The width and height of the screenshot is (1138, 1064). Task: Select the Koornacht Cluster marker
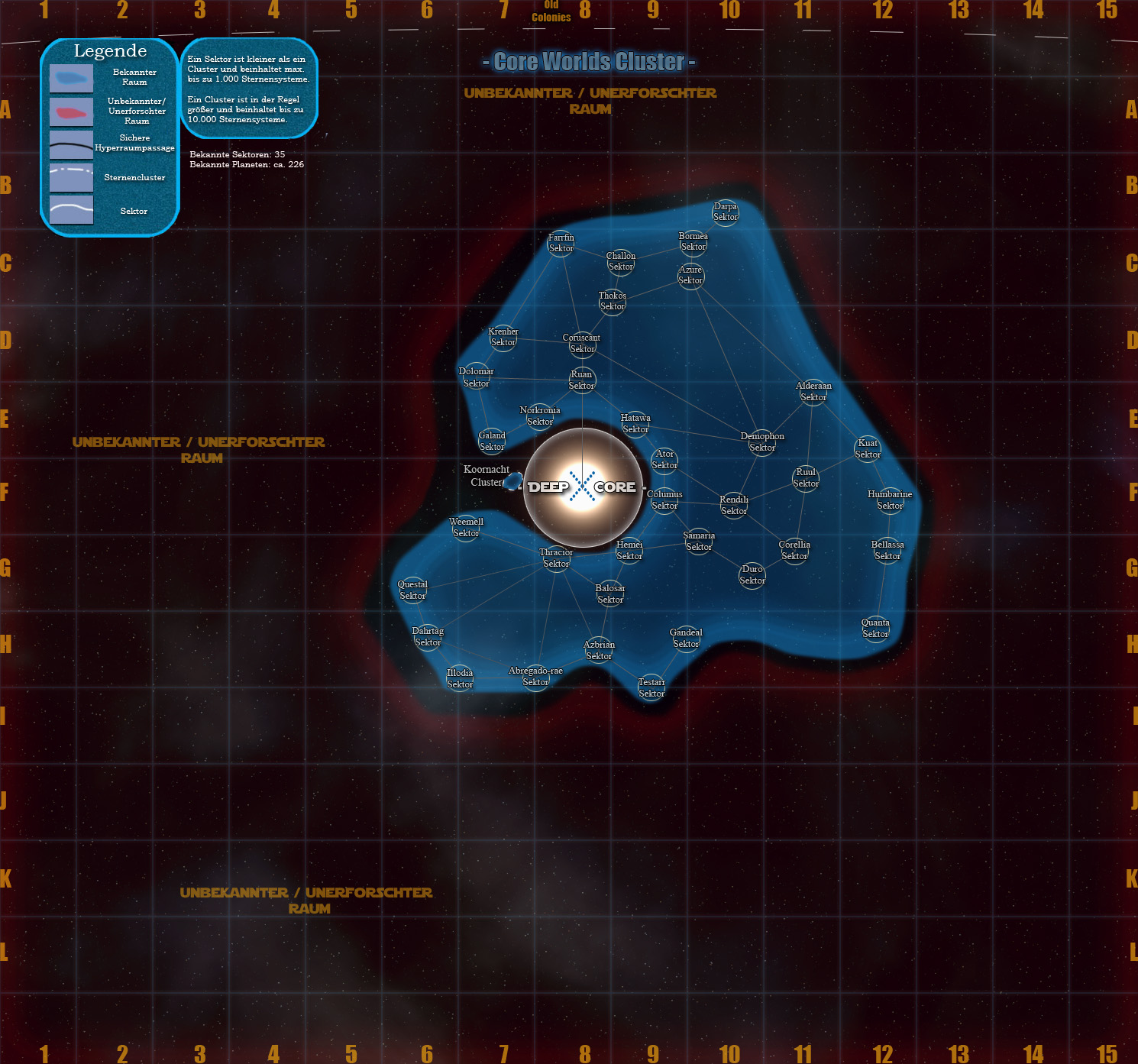(513, 480)
